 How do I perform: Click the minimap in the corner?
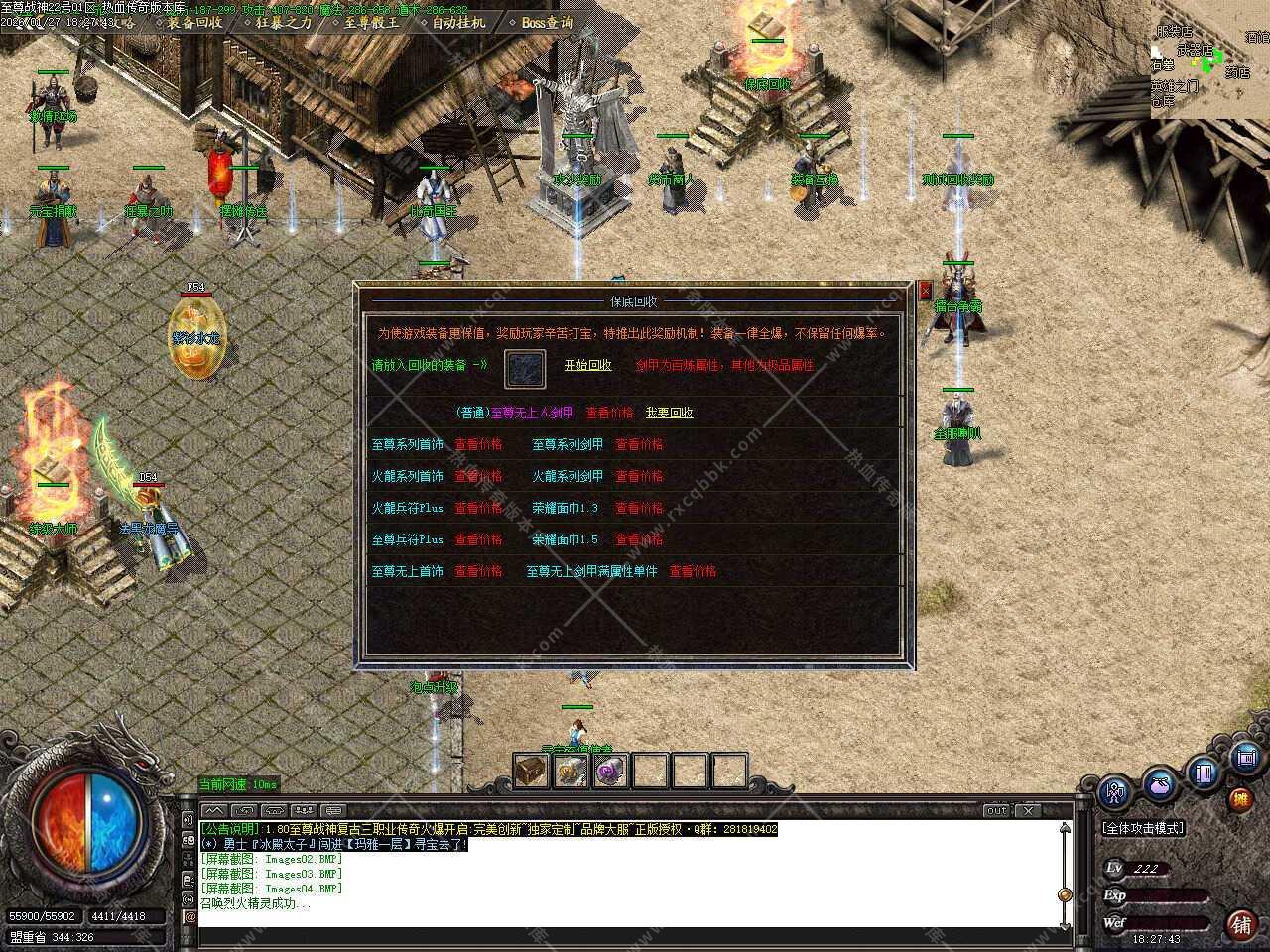tap(1209, 59)
